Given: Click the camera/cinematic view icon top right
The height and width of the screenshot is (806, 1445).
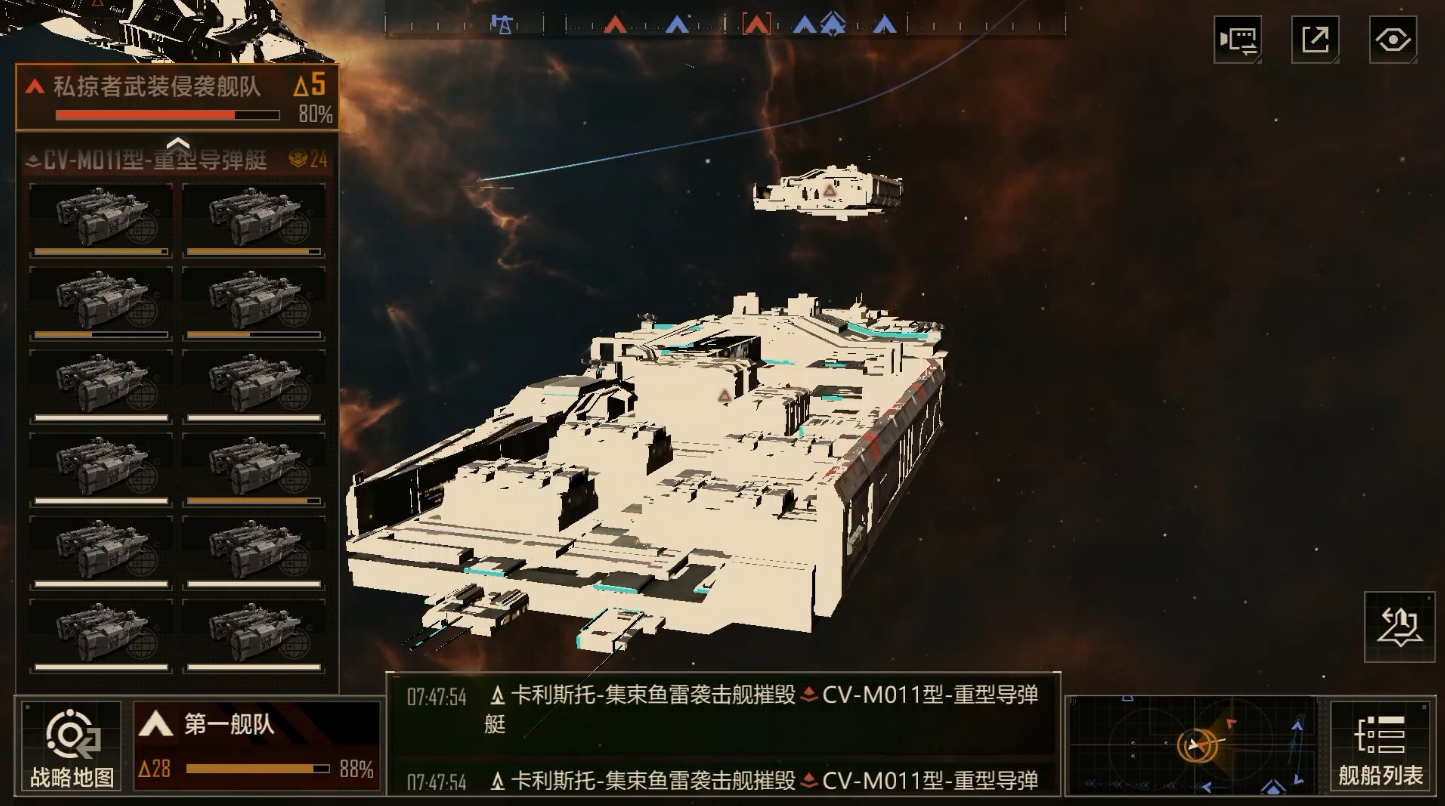Looking at the screenshot, I should click(1237, 38).
